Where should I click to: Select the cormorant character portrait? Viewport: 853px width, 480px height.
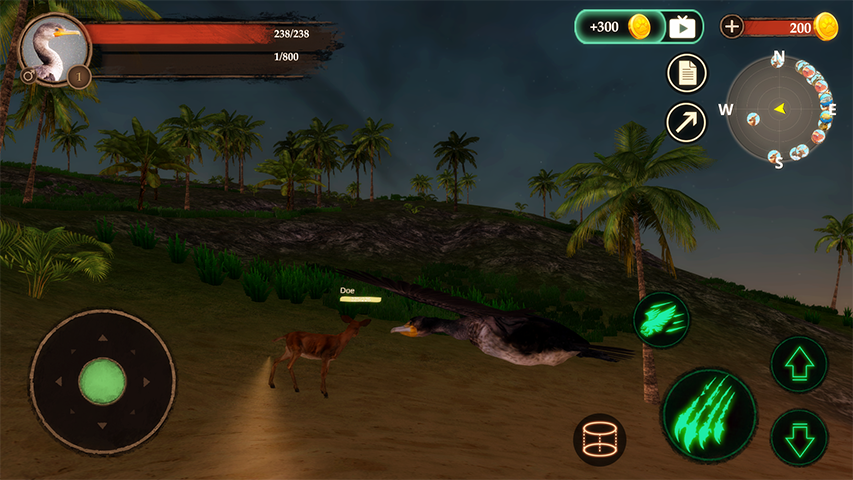pyautogui.click(x=54, y=47)
